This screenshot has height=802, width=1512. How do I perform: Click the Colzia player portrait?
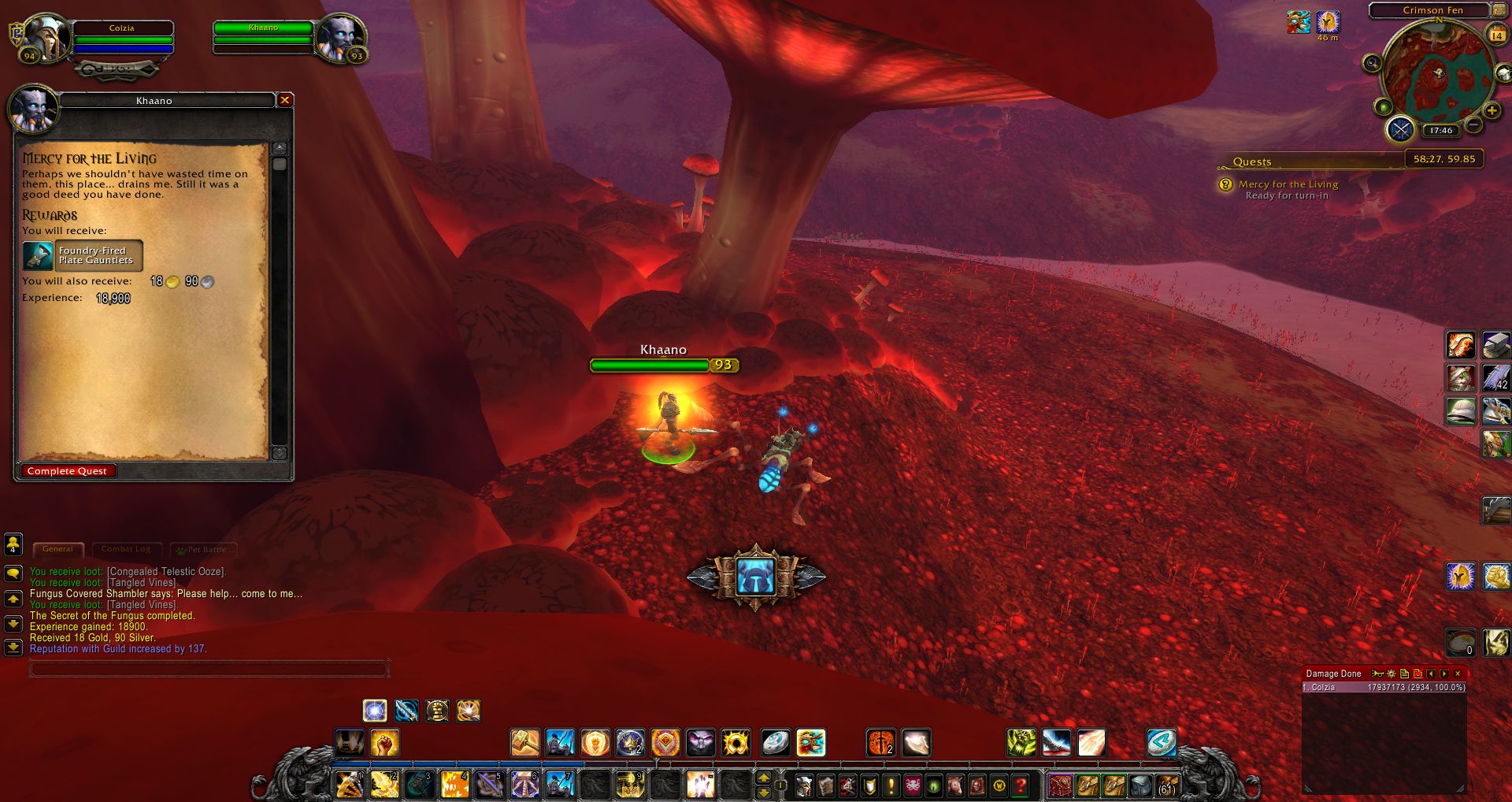coord(45,37)
